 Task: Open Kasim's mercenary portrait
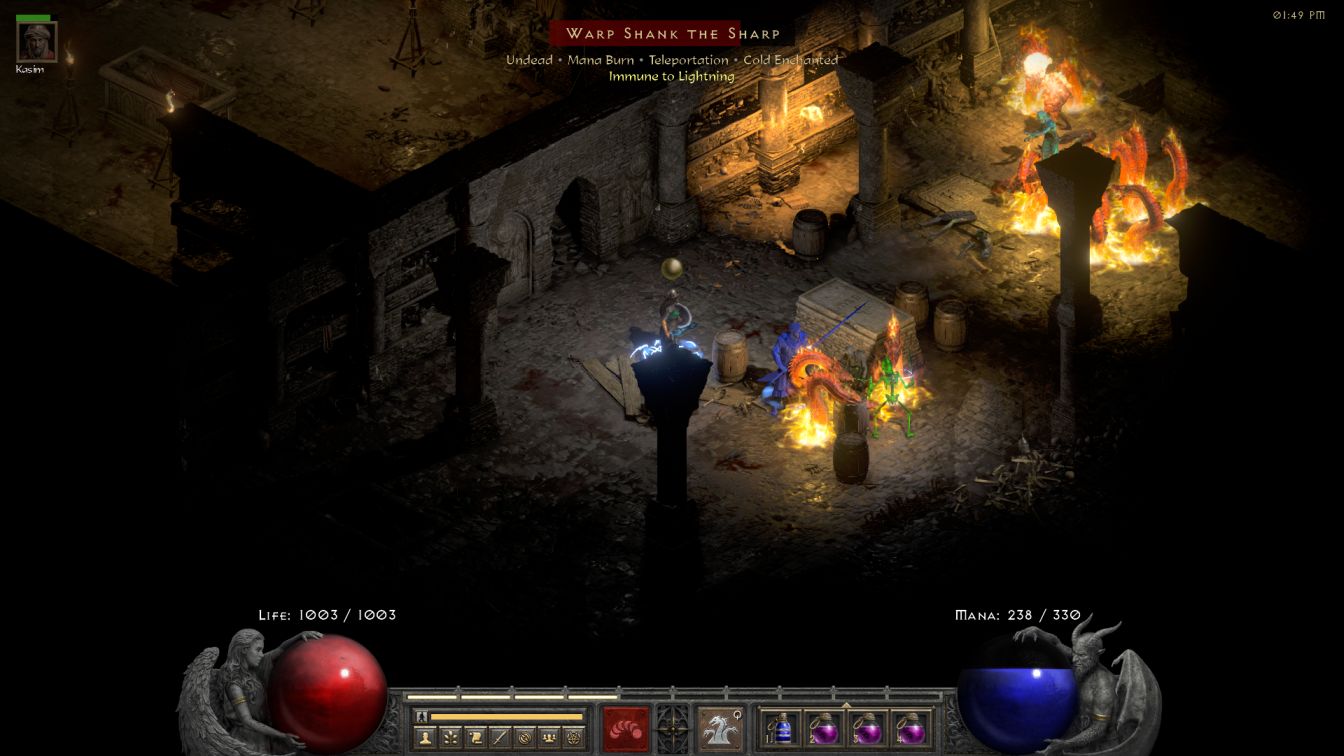click(37, 41)
